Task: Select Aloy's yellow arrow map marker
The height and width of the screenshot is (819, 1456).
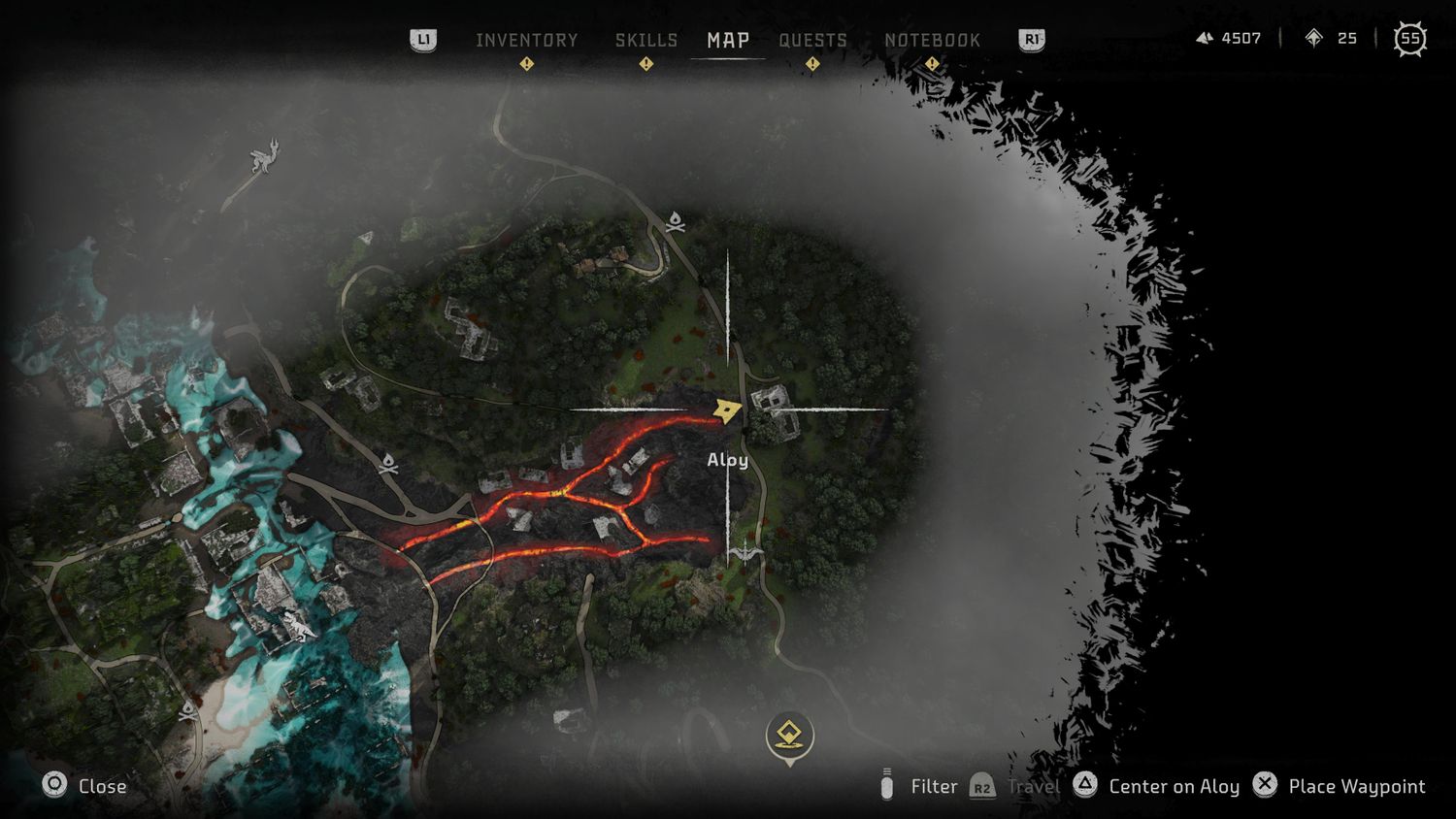Action: point(726,410)
